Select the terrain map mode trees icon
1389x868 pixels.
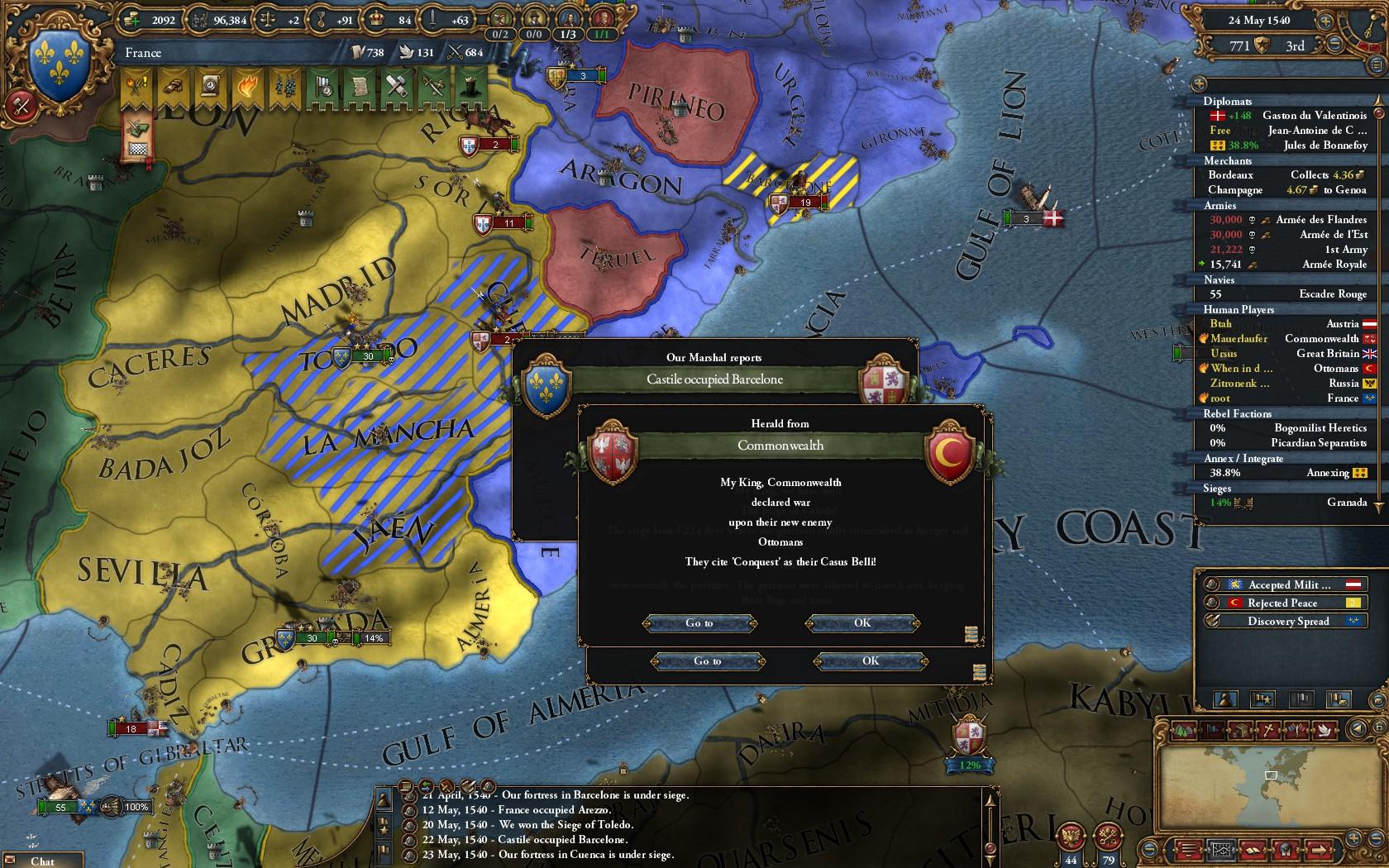click(x=1182, y=730)
